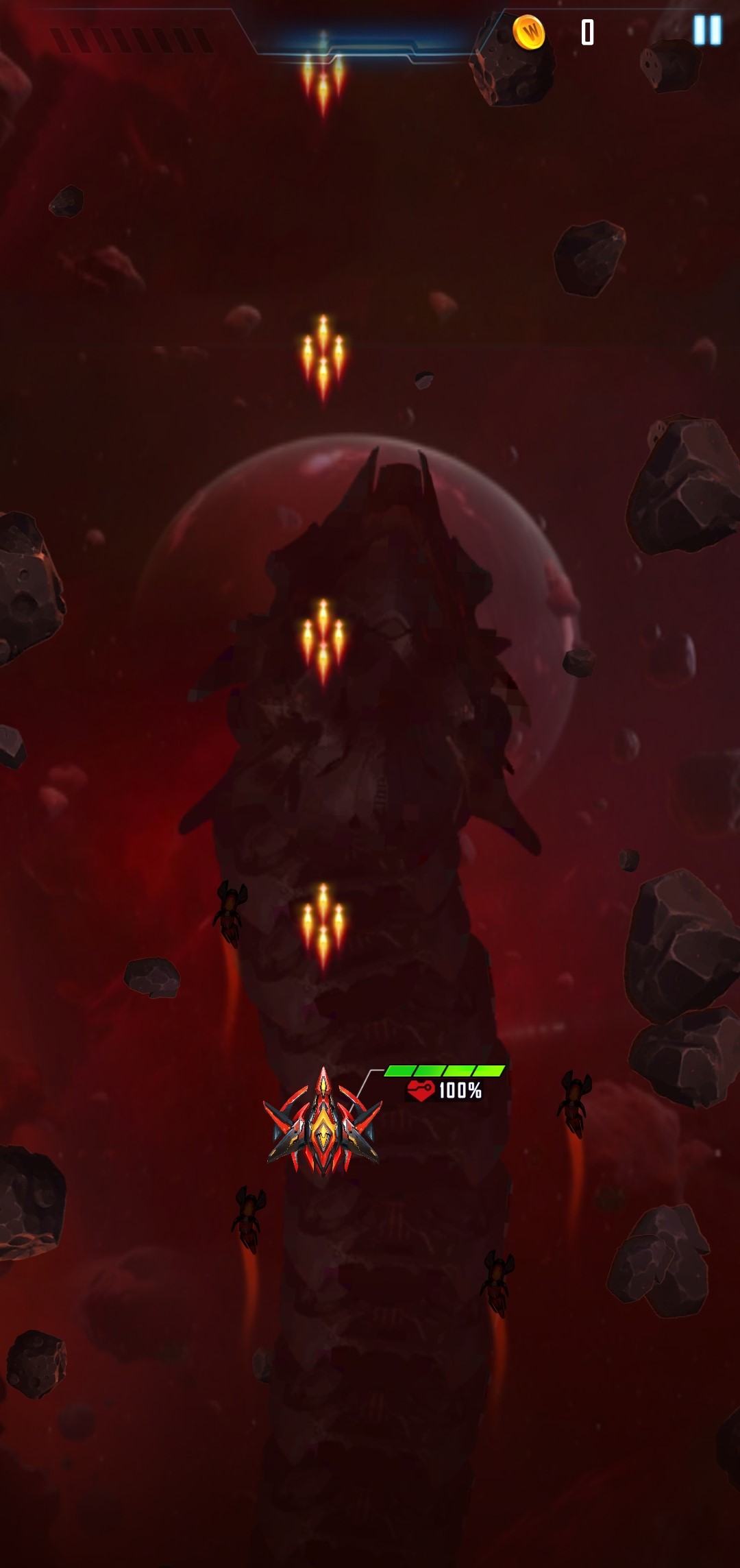Pause the game with the pause button
Screen dimensions: 740x1568
(x=707, y=31)
